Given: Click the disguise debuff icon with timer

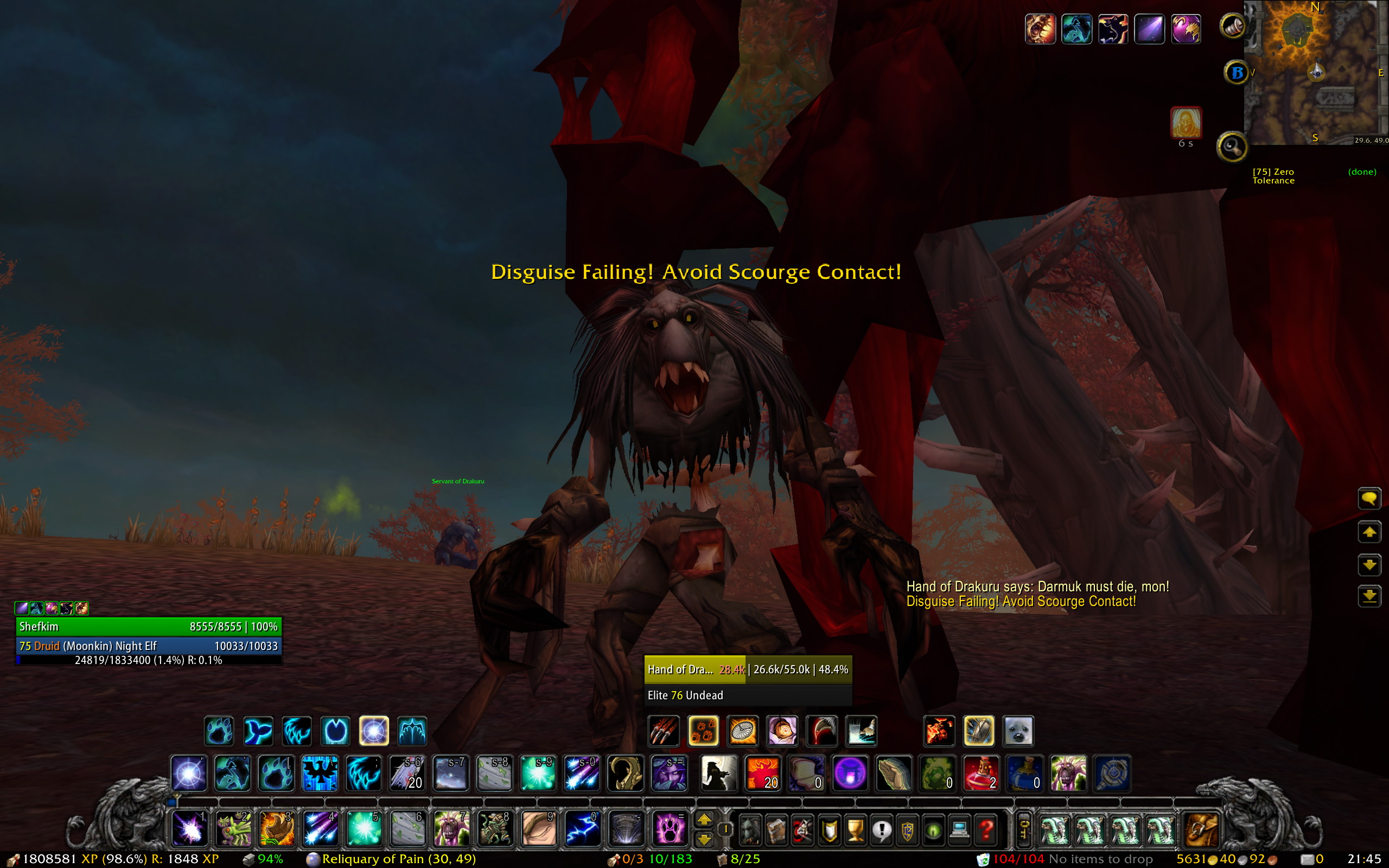Looking at the screenshot, I should click(x=1186, y=122).
